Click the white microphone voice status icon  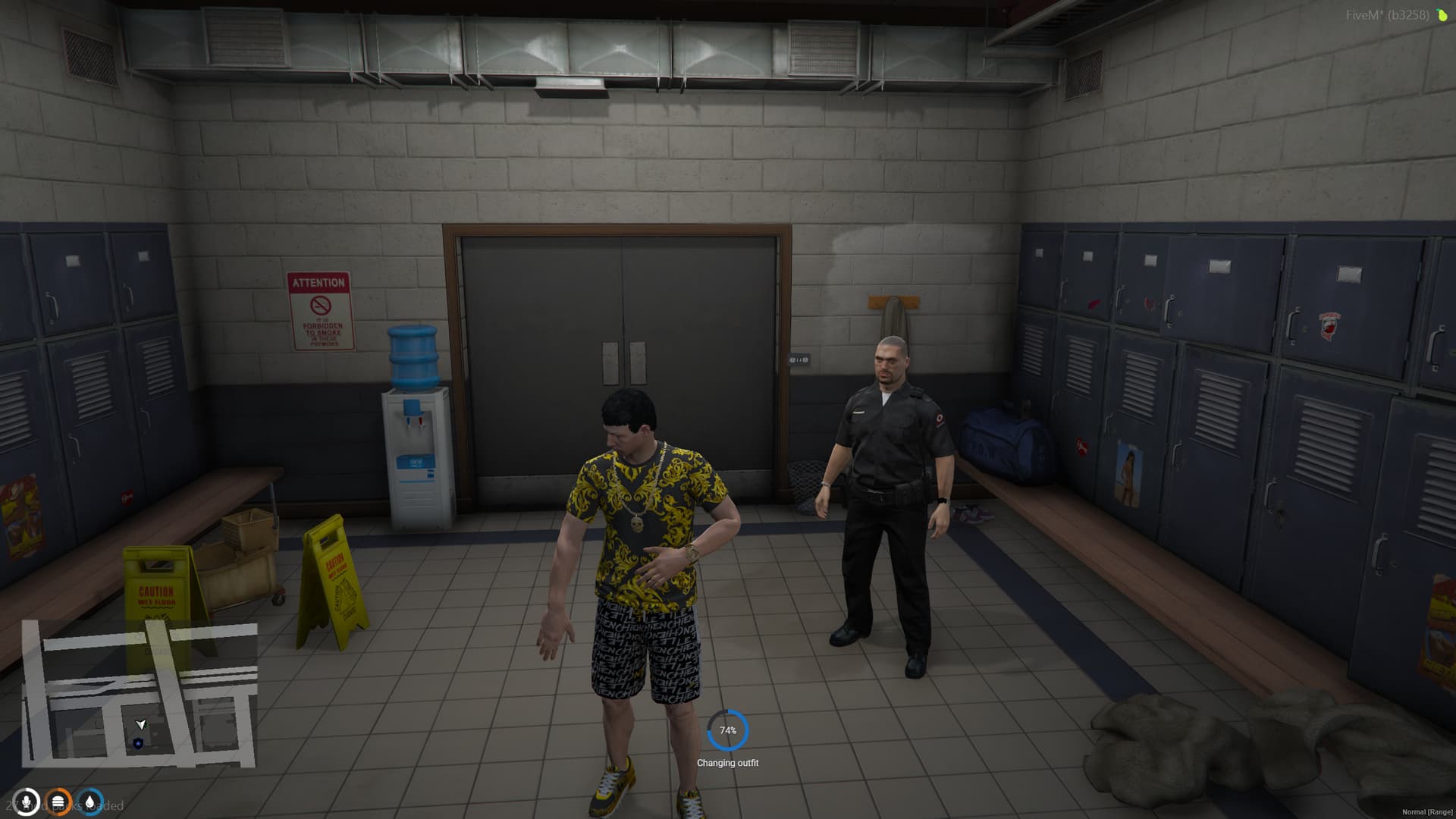click(27, 802)
